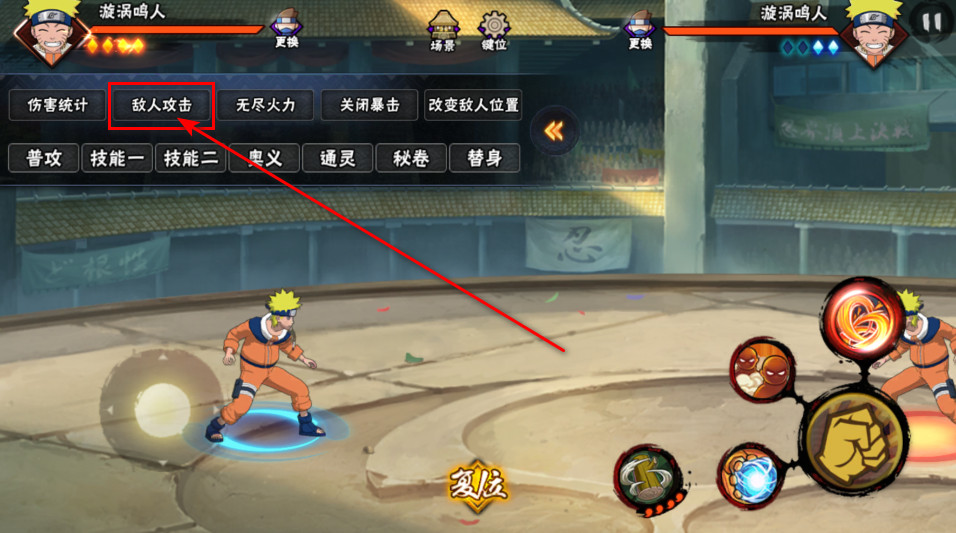Select the 替身 substitution option
This screenshot has width=956, height=533.
pyautogui.click(x=485, y=158)
